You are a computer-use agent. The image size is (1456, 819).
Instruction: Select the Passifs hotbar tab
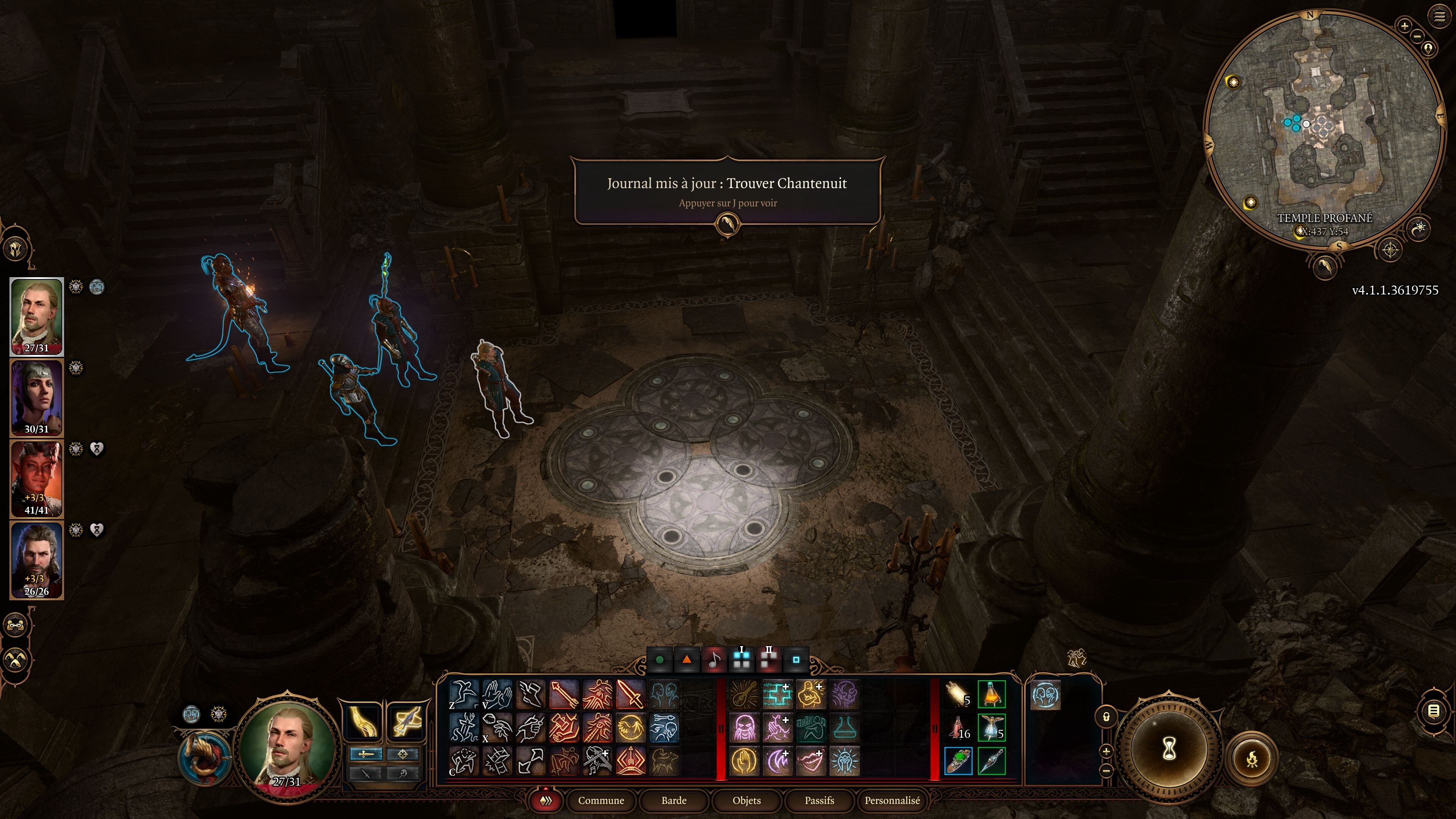coord(819,800)
